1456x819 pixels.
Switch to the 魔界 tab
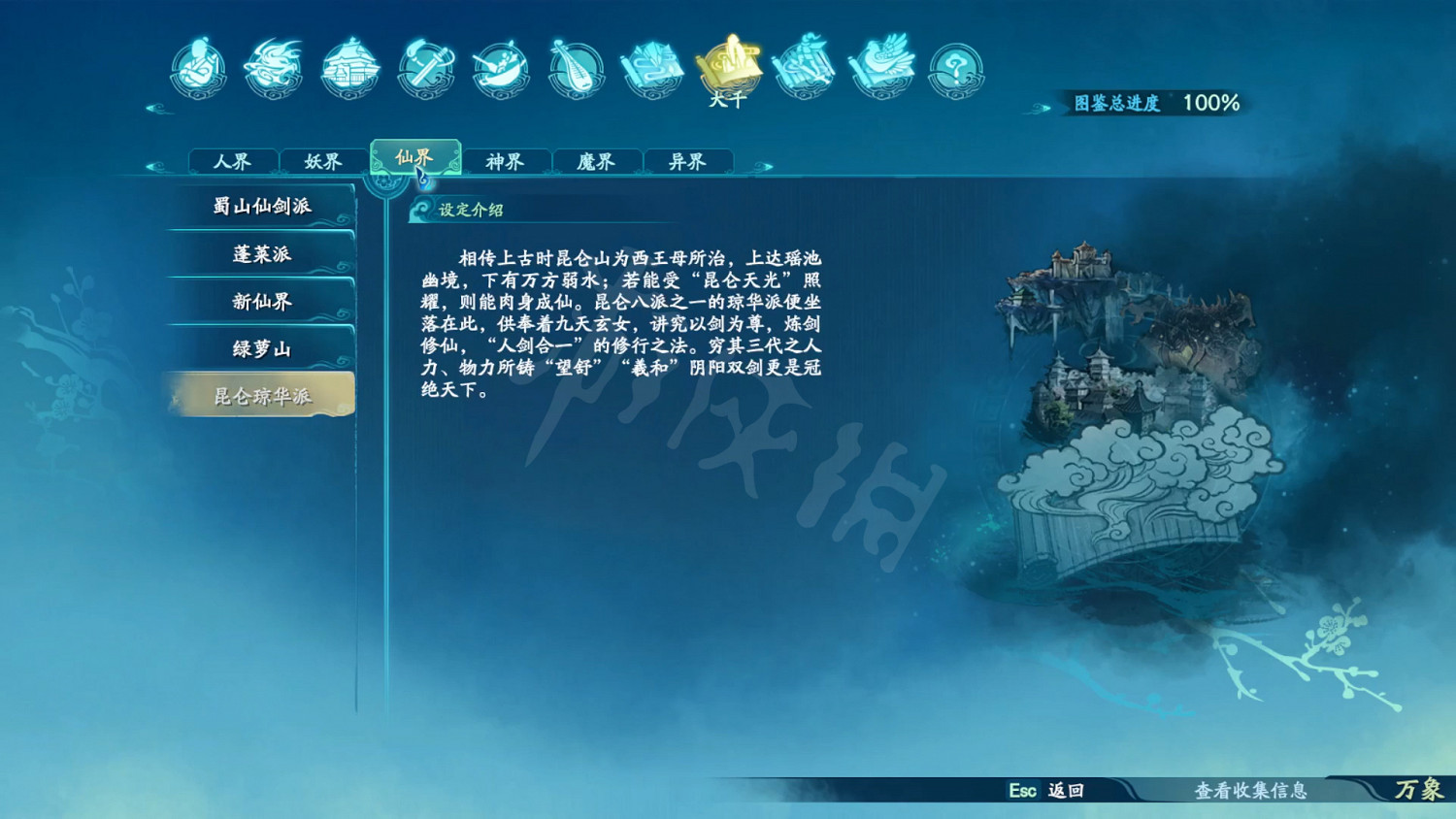click(595, 161)
